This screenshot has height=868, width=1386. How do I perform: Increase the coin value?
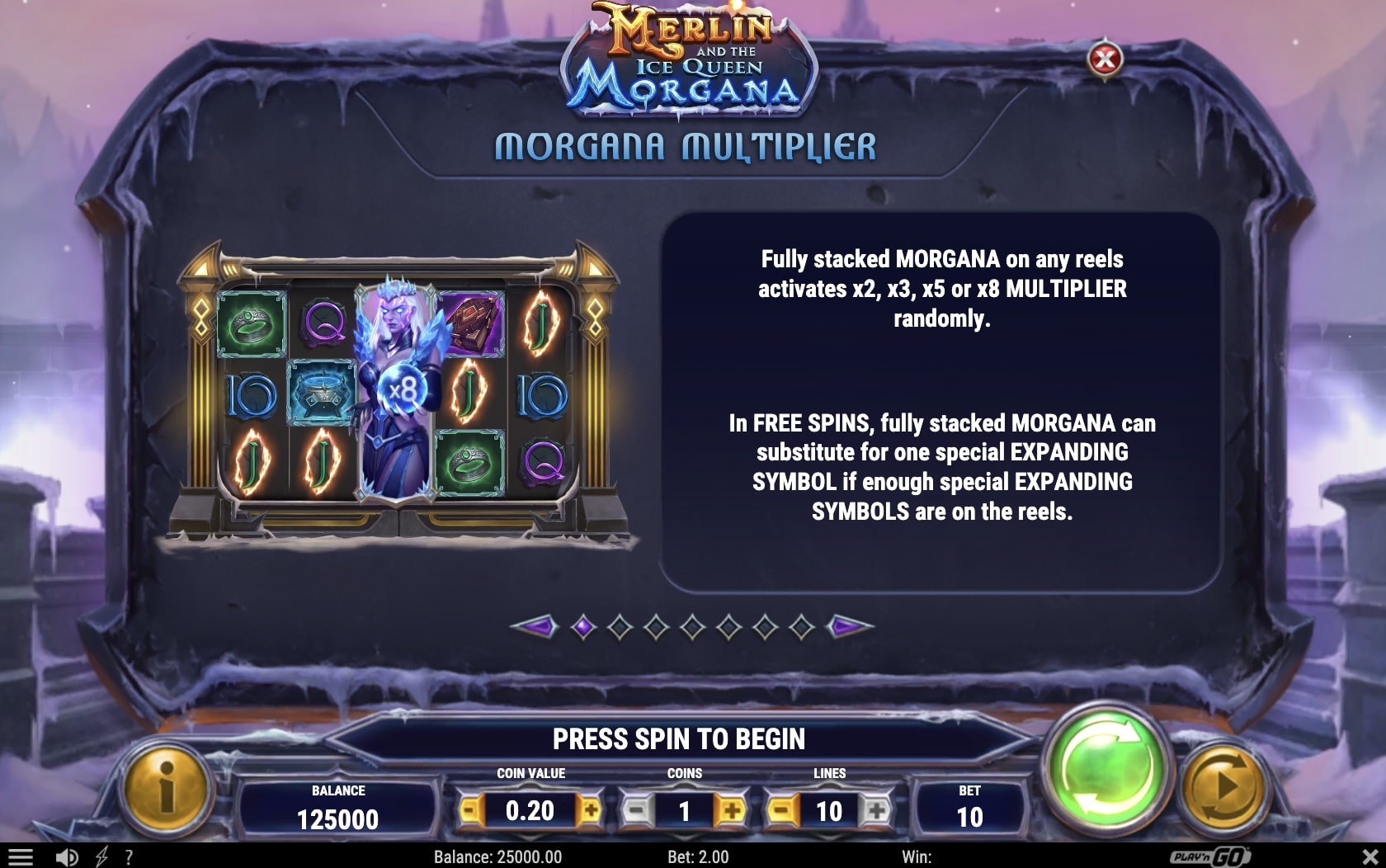click(x=590, y=811)
